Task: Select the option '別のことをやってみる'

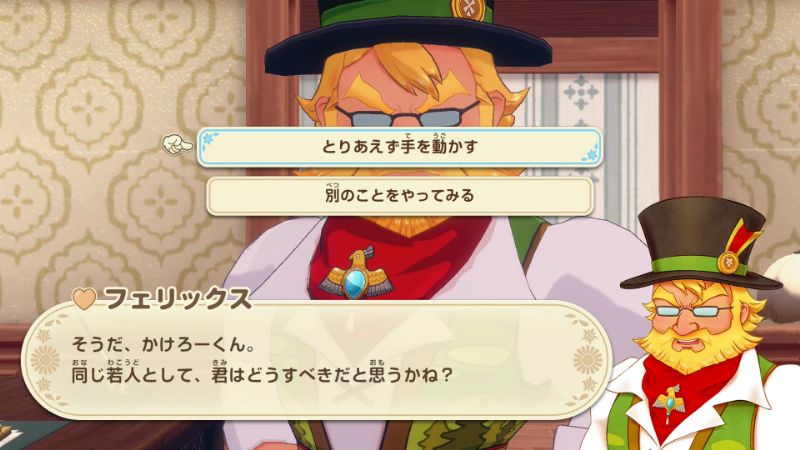Action: point(399,195)
